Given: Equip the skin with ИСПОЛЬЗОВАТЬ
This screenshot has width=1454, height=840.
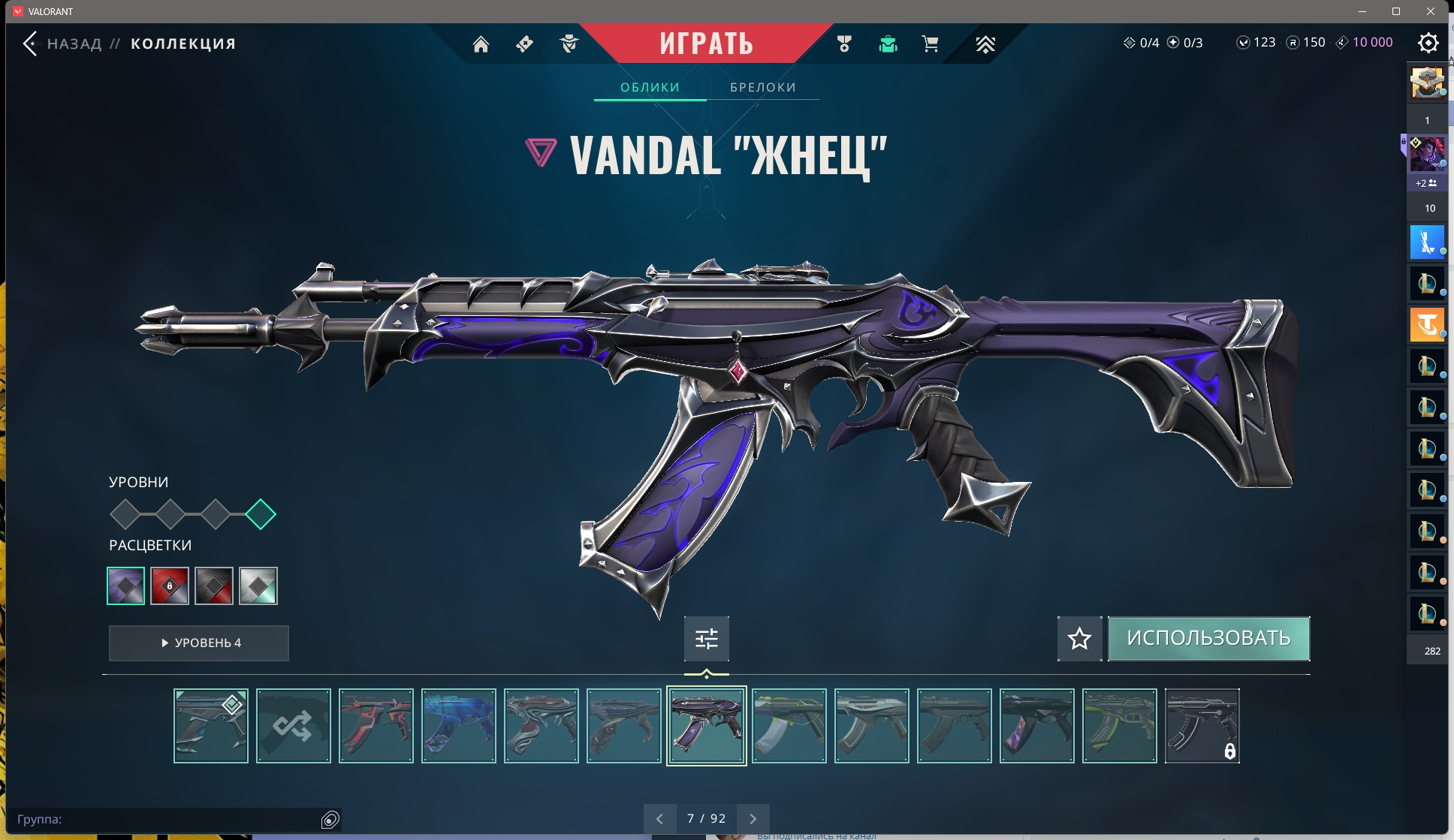Looking at the screenshot, I should pyautogui.click(x=1208, y=638).
